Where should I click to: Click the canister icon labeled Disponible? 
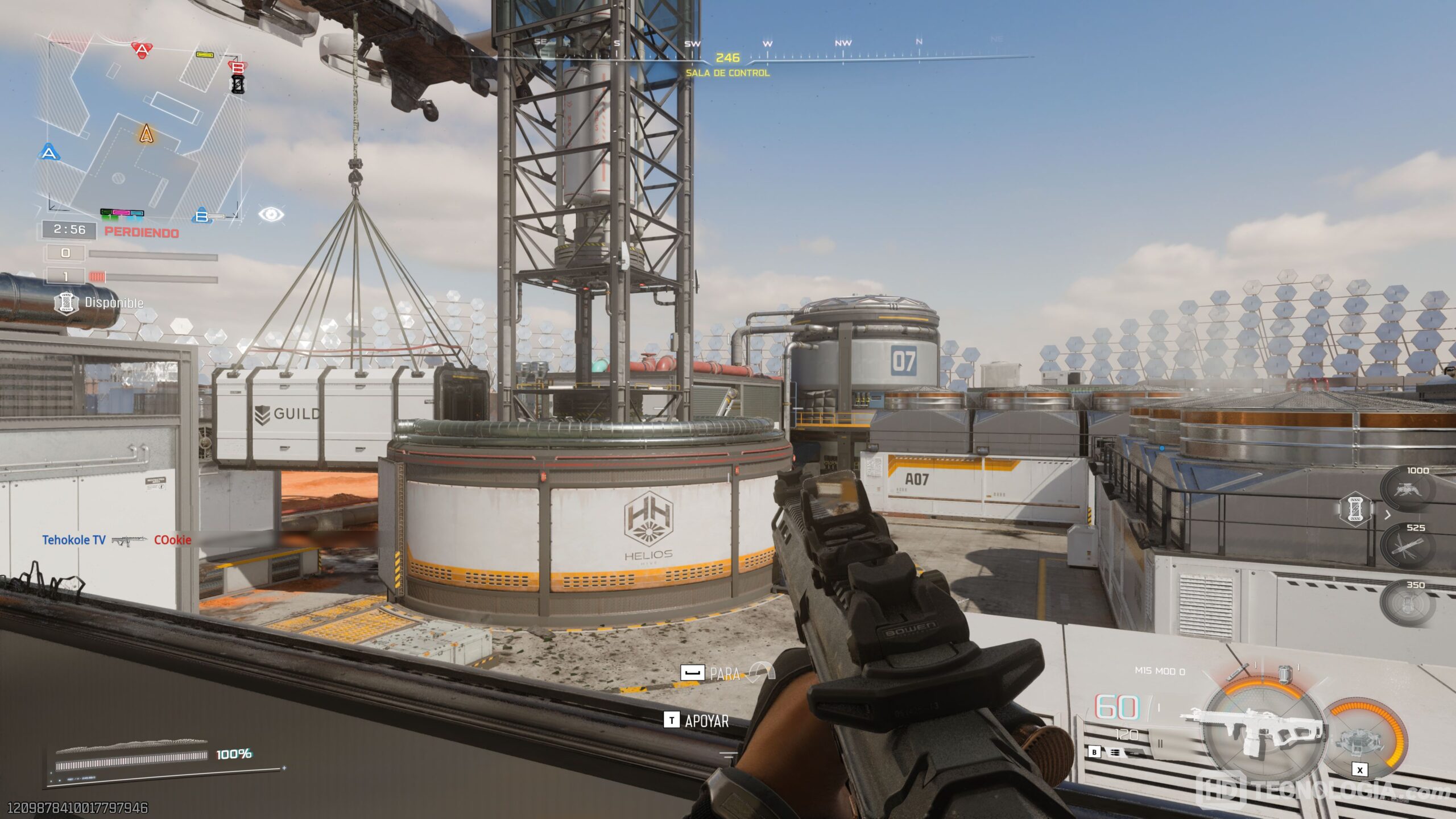tap(66, 303)
